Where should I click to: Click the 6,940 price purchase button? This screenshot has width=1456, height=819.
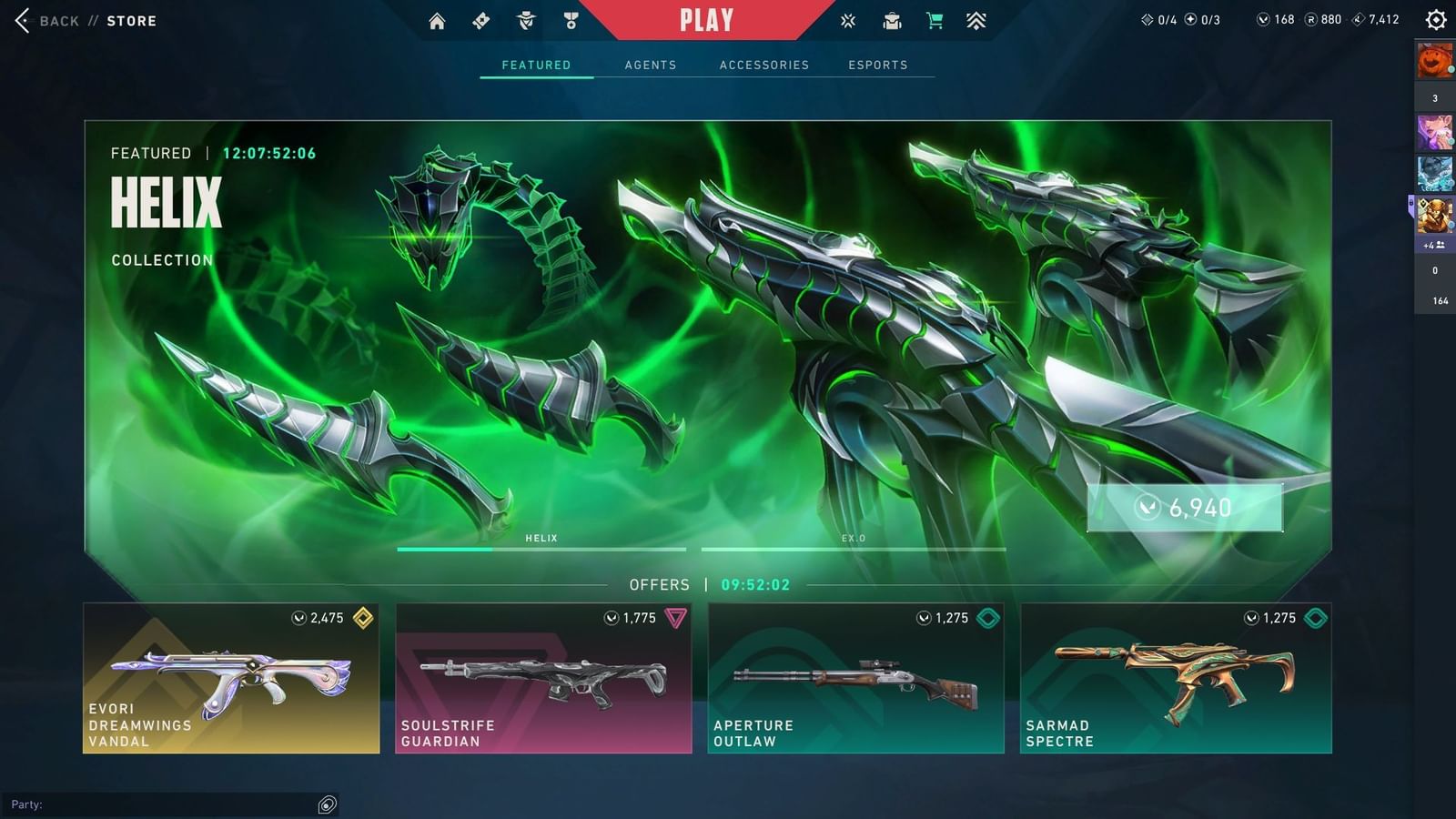click(x=1185, y=509)
